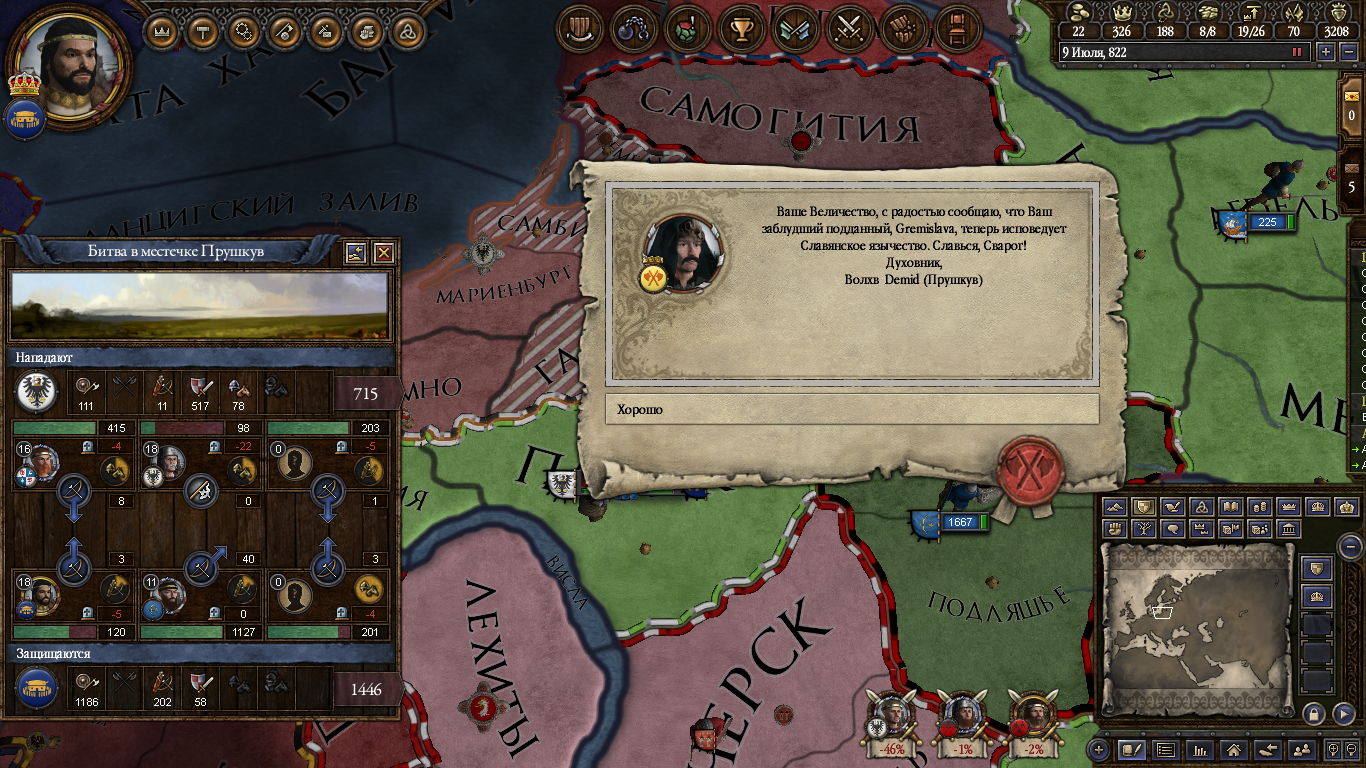Image resolution: width=1366 pixels, height=768 pixels.
Task: Select the 1667-strong army banner
Action: click(950, 522)
